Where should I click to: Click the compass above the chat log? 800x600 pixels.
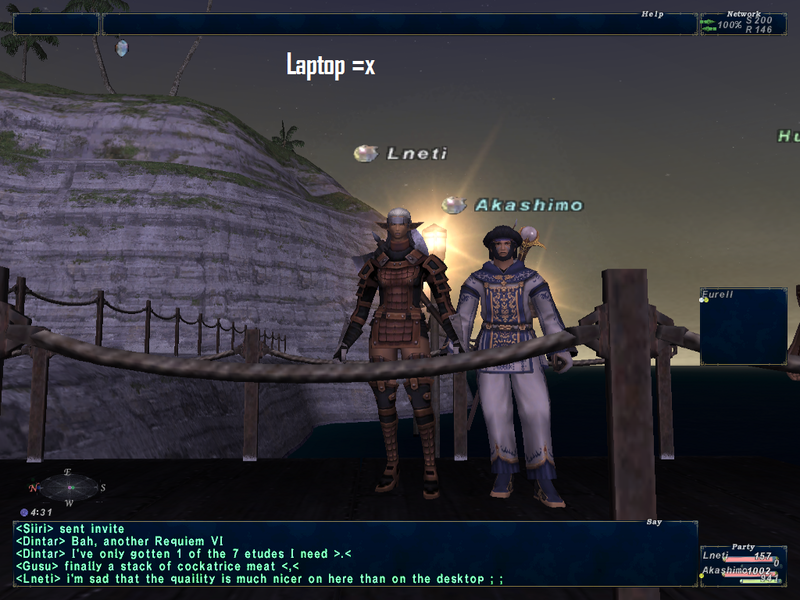(x=69, y=488)
